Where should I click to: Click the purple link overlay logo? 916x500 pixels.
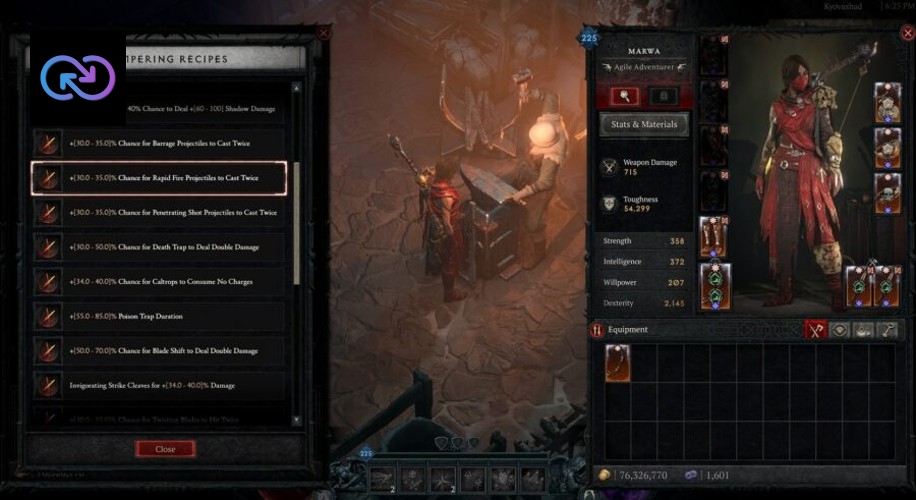click(x=78, y=76)
